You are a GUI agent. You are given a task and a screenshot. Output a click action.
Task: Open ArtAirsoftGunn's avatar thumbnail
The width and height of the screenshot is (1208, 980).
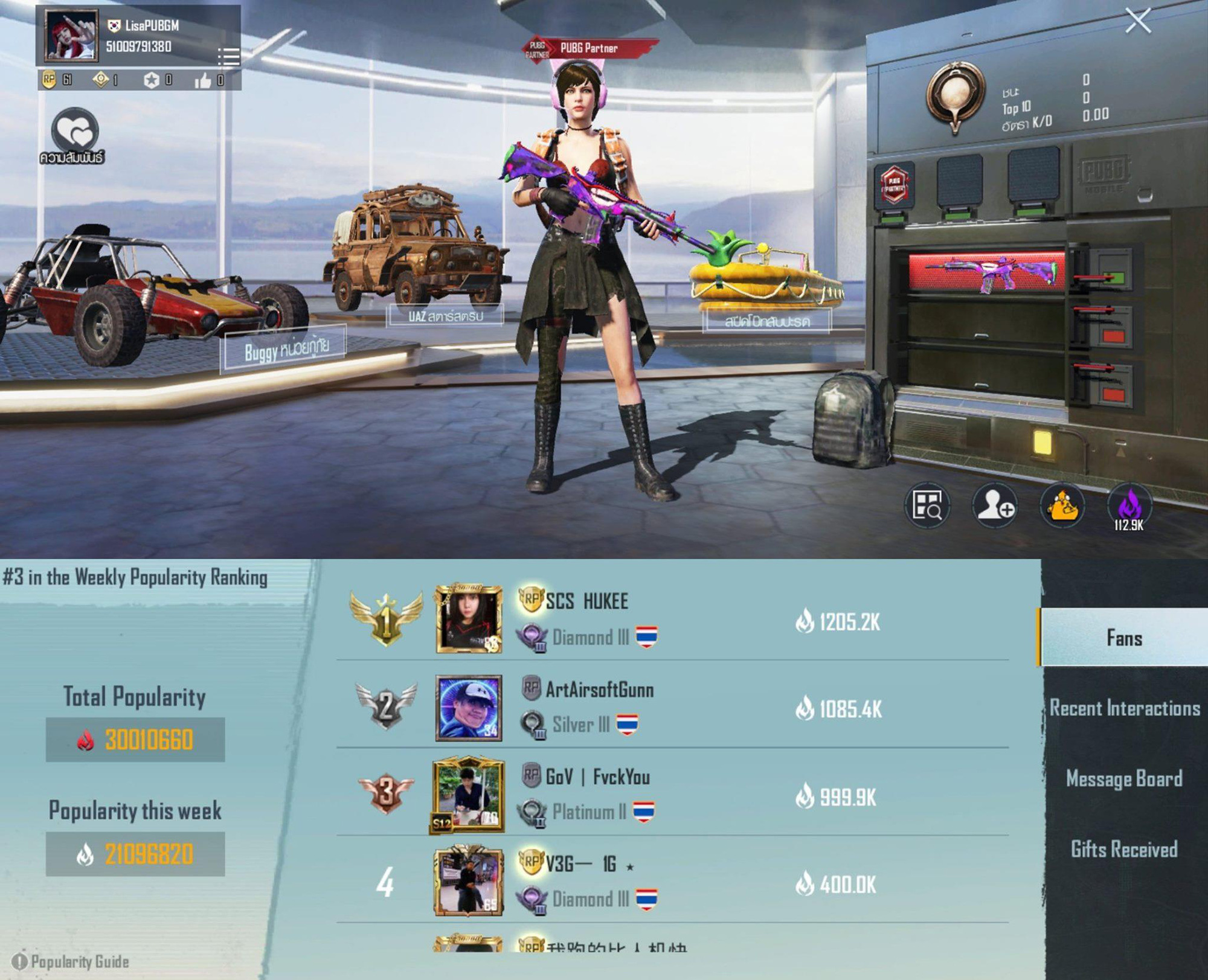469,708
